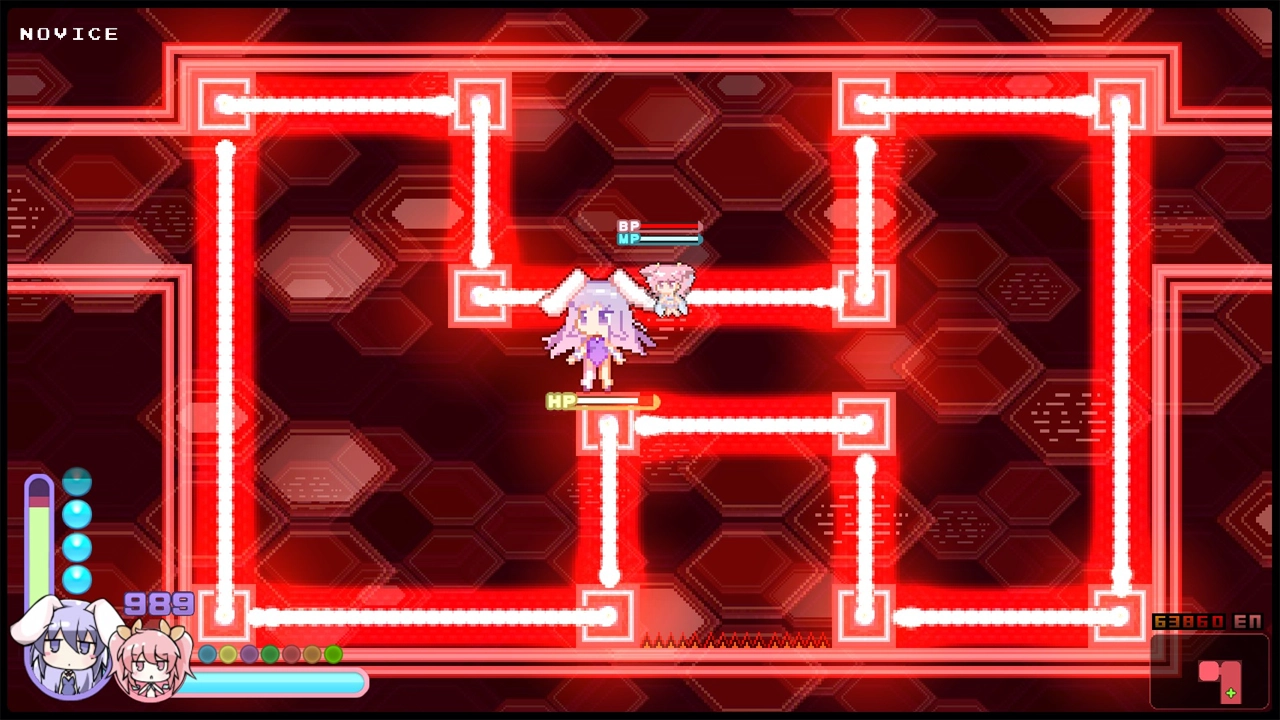The width and height of the screenshot is (1280, 720).
Task: Click the purple orb in the badge row
Action: coord(249,654)
